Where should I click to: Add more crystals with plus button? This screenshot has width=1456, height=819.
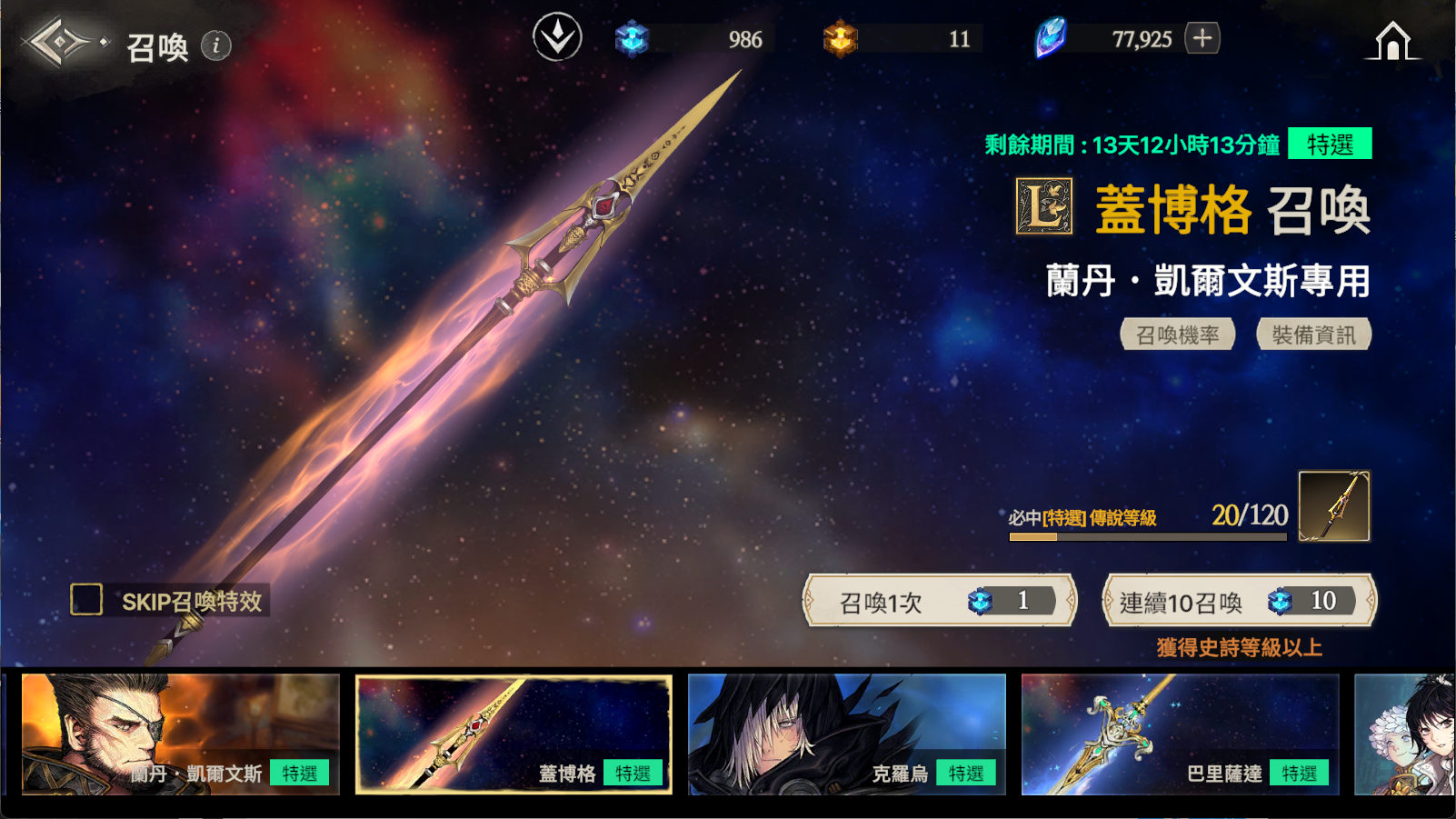coord(1202,38)
